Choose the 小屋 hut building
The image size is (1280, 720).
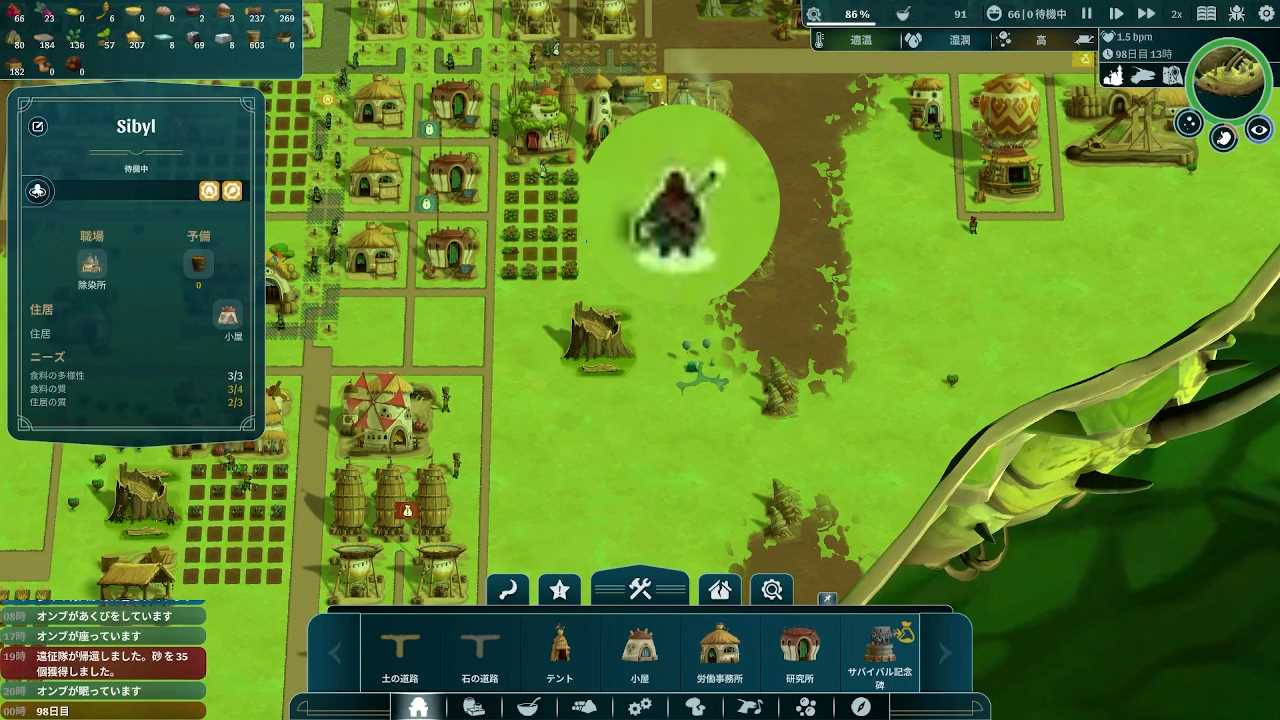(640, 653)
